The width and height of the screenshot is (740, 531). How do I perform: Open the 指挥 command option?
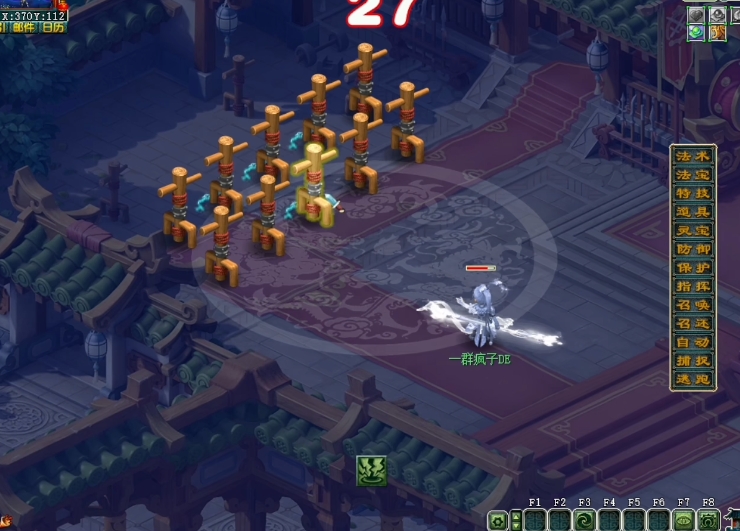[x=693, y=287]
